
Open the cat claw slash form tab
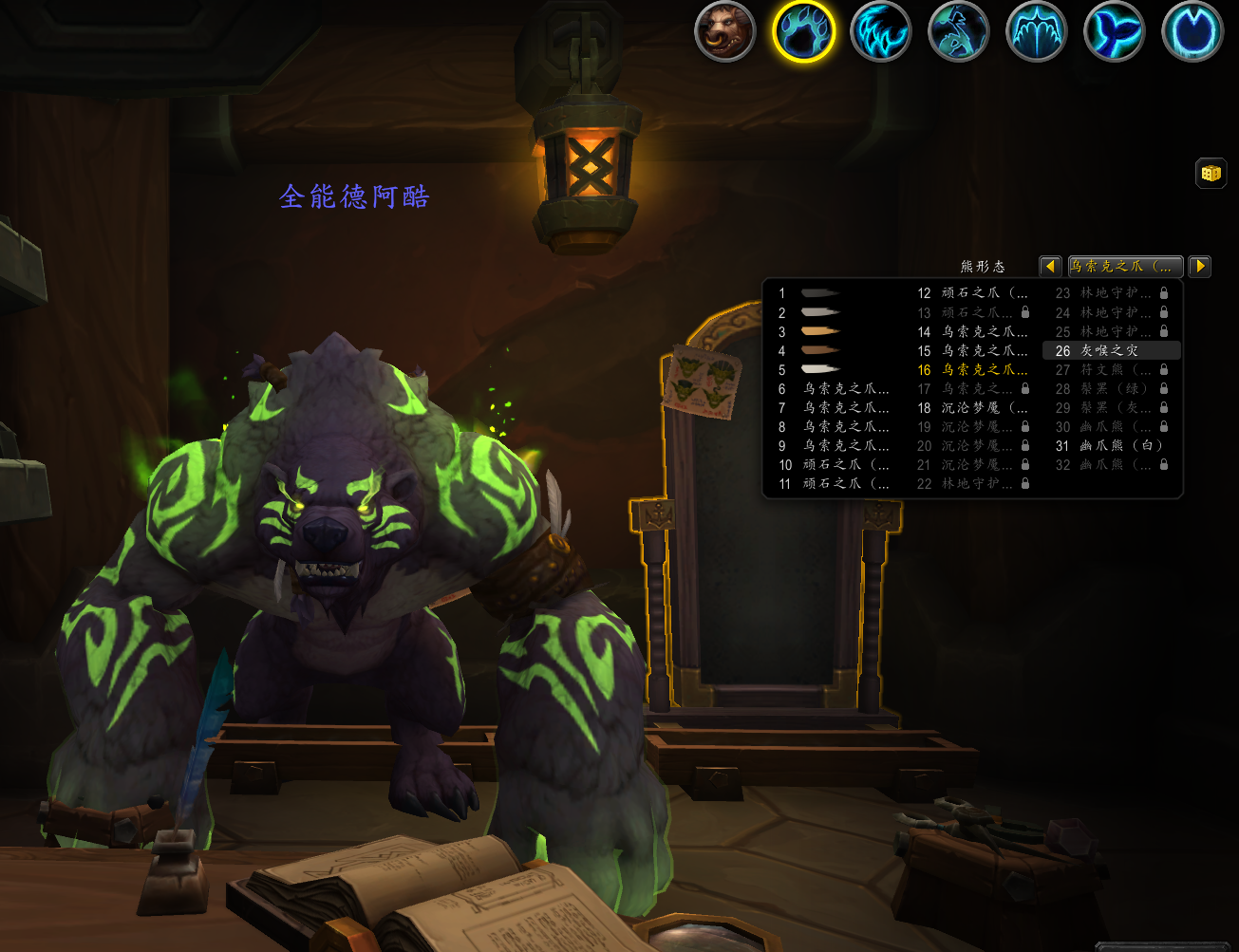(881, 31)
